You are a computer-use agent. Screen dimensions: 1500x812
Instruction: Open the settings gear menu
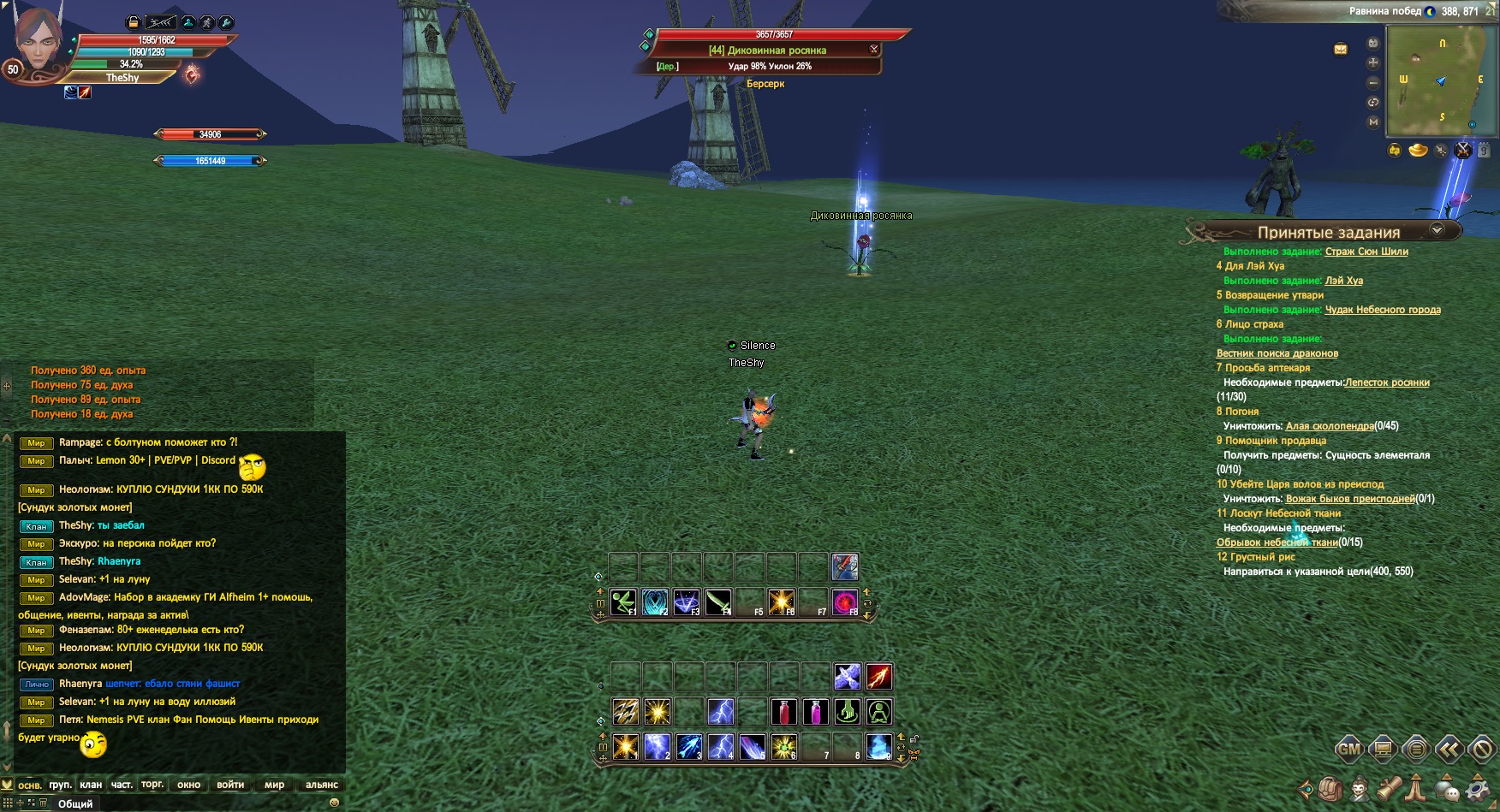pos(1479,788)
